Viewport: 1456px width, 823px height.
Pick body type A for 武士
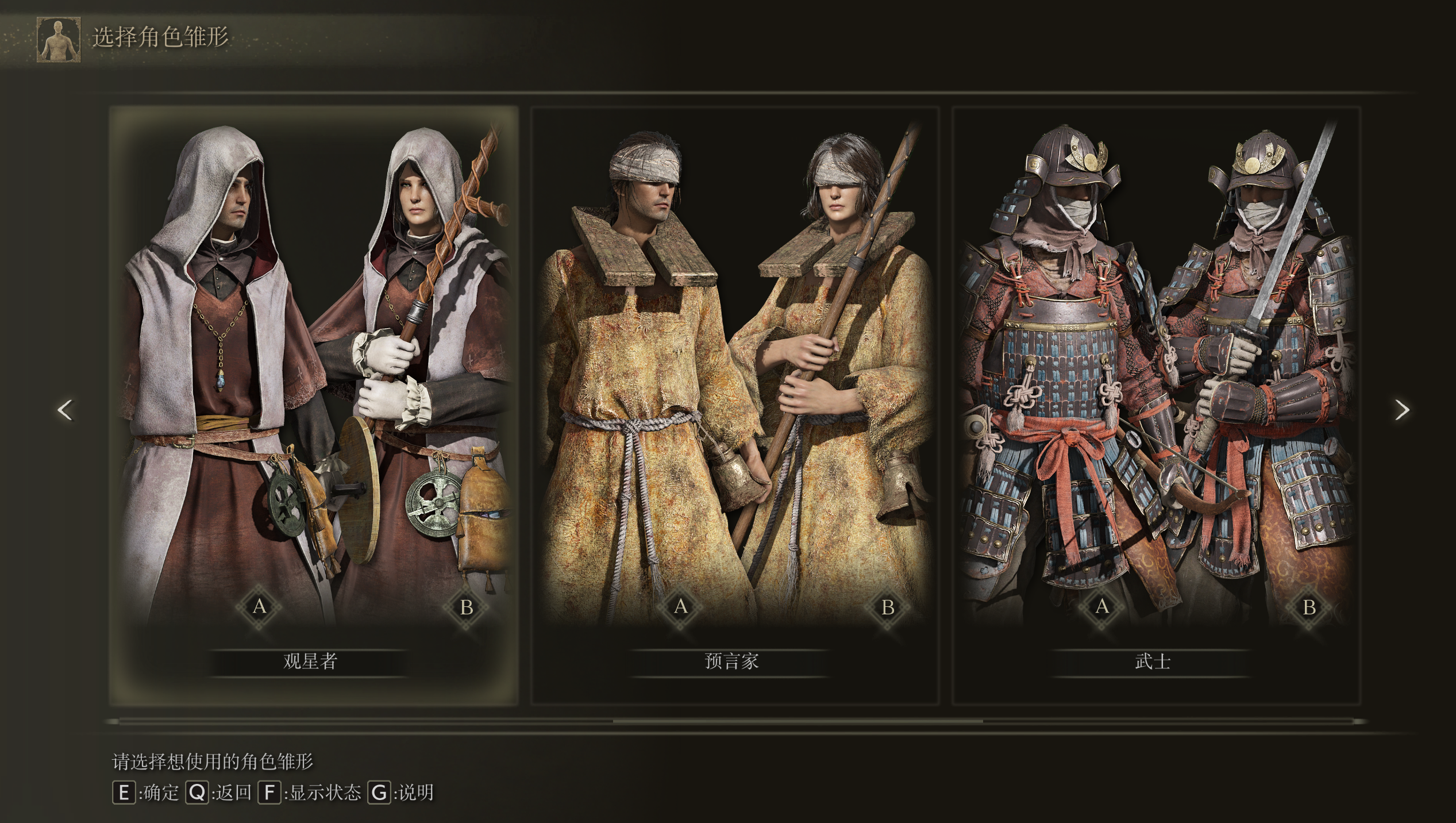coord(1102,606)
